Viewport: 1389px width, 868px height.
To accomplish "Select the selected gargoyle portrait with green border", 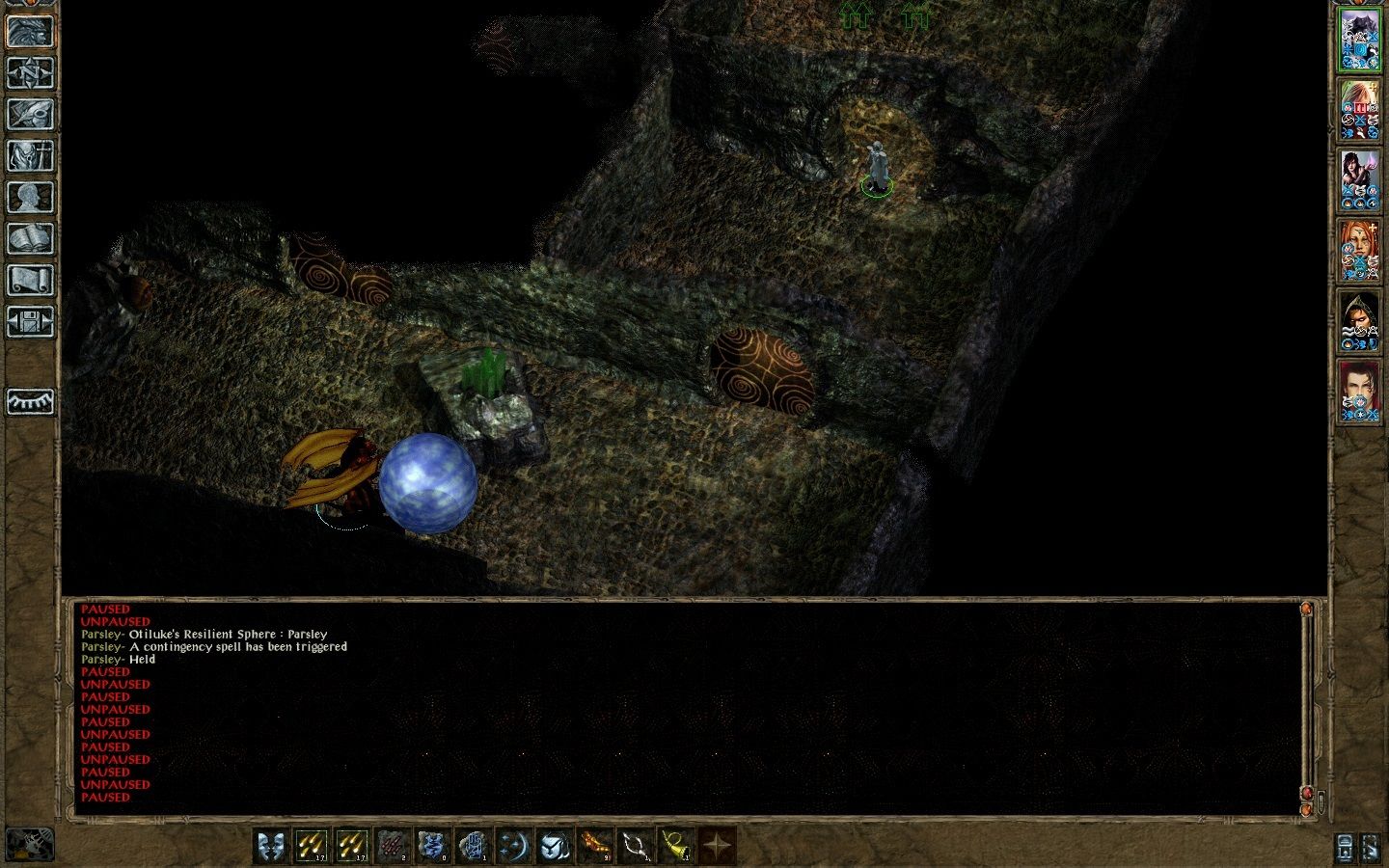I will point(1359,40).
